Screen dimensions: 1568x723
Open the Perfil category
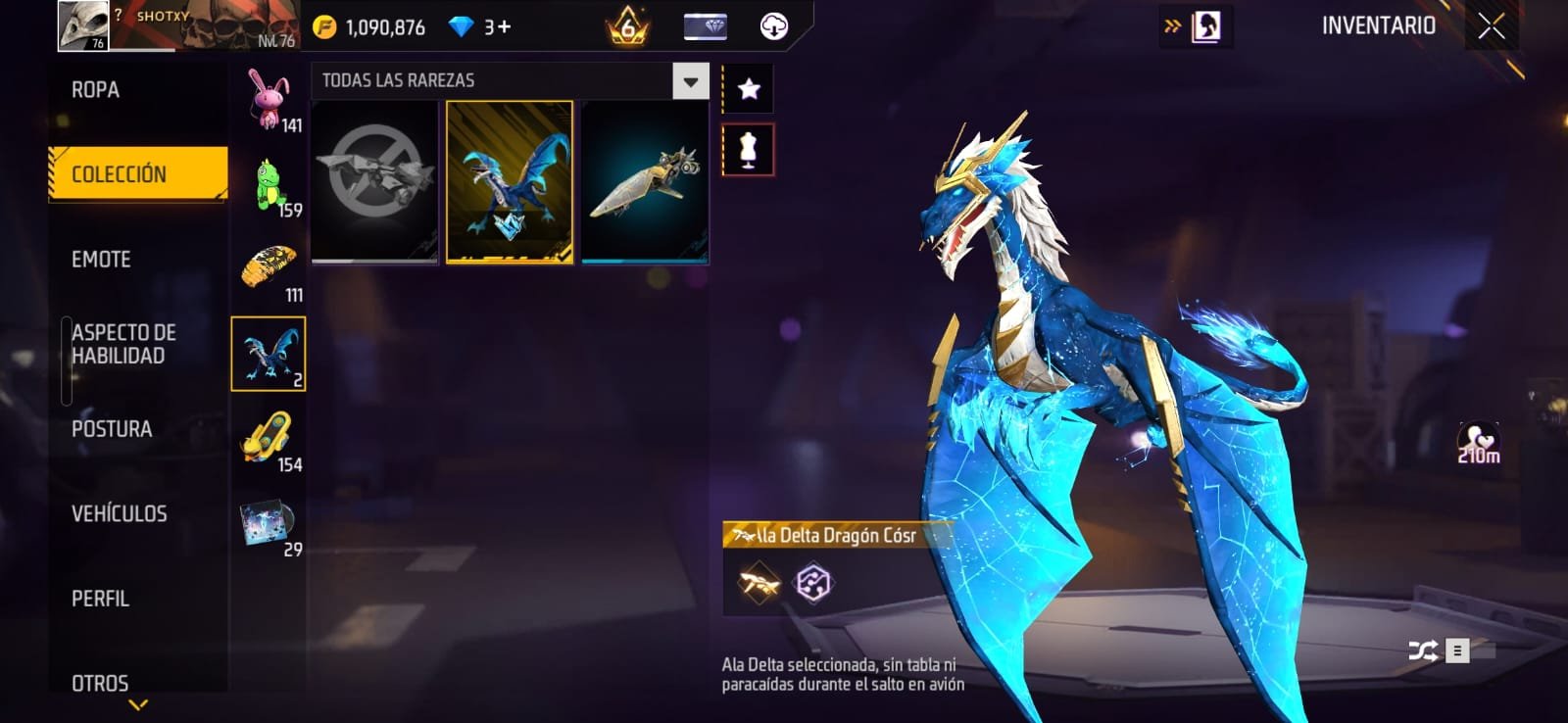(100, 599)
